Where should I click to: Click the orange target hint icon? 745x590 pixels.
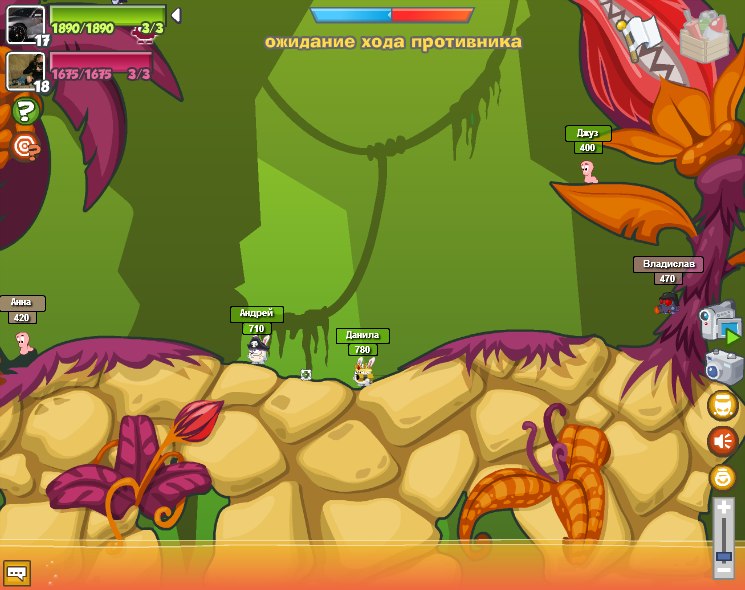[x=26, y=147]
